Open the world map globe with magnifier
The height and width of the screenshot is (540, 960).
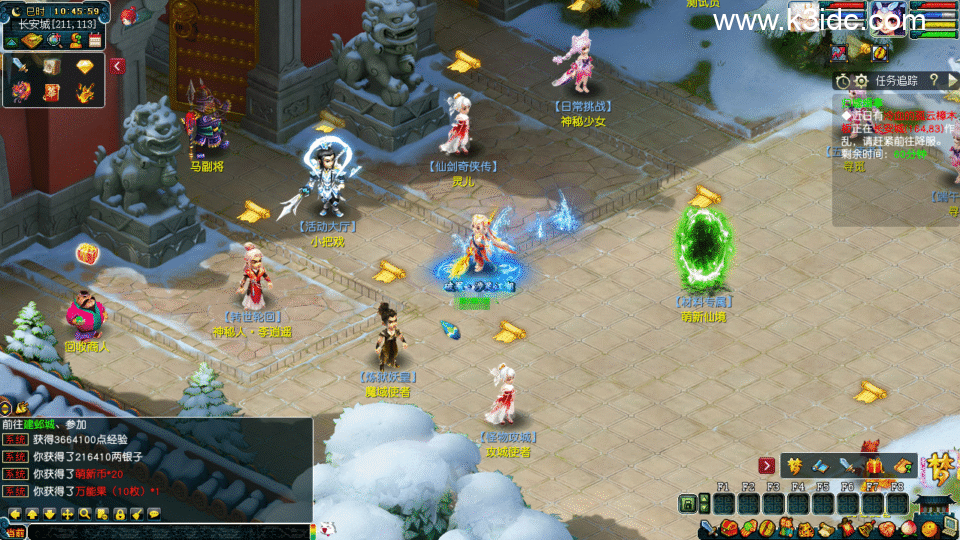(x=55, y=40)
